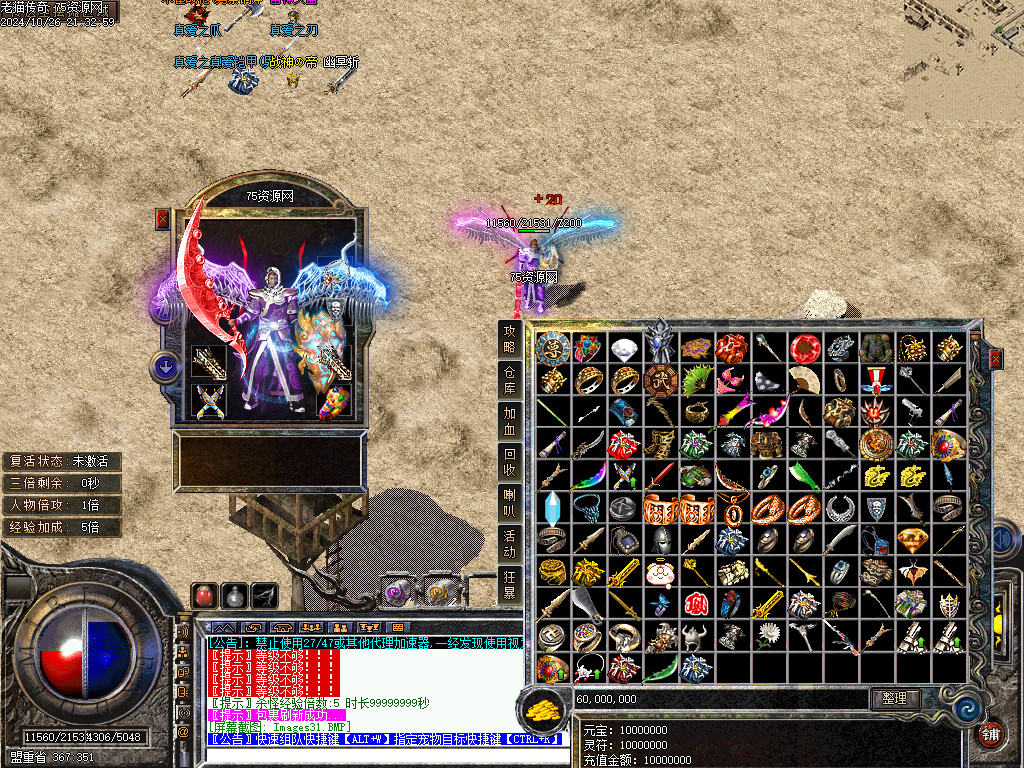Use the red potion quick slot
The height and width of the screenshot is (768, 1024).
point(205,595)
